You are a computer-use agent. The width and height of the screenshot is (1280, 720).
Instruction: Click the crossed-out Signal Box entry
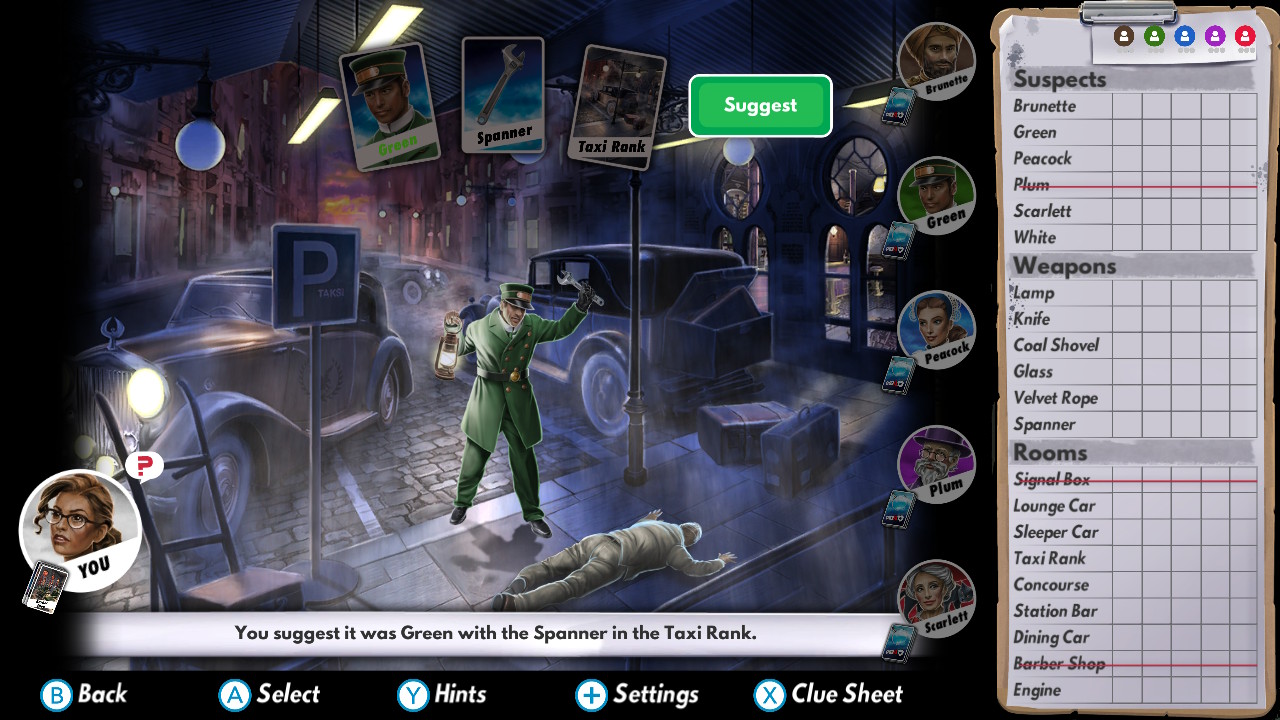[x=1052, y=479]
